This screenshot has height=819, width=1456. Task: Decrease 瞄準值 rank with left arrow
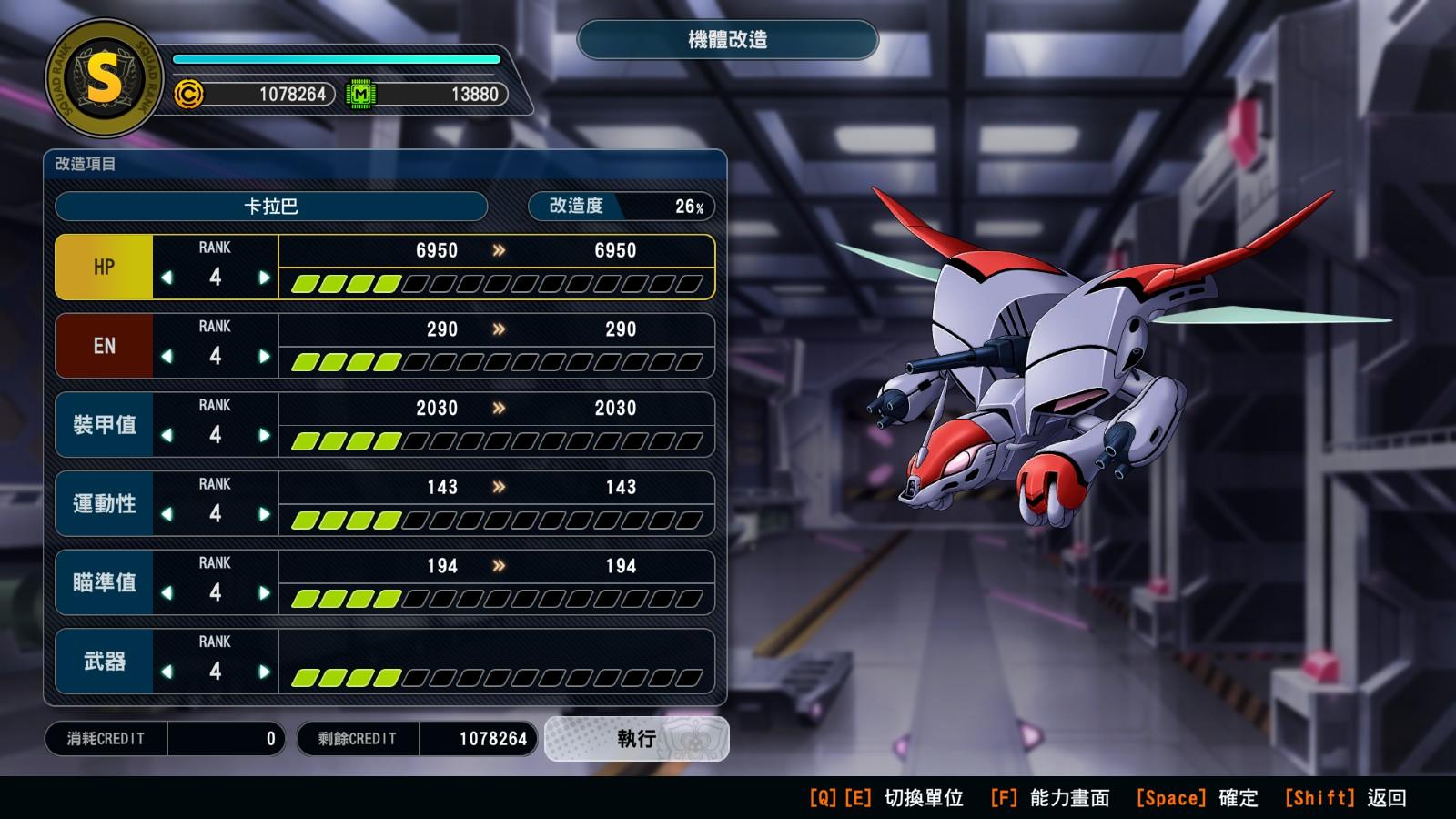pyautogui.click(x=167, y=593)
